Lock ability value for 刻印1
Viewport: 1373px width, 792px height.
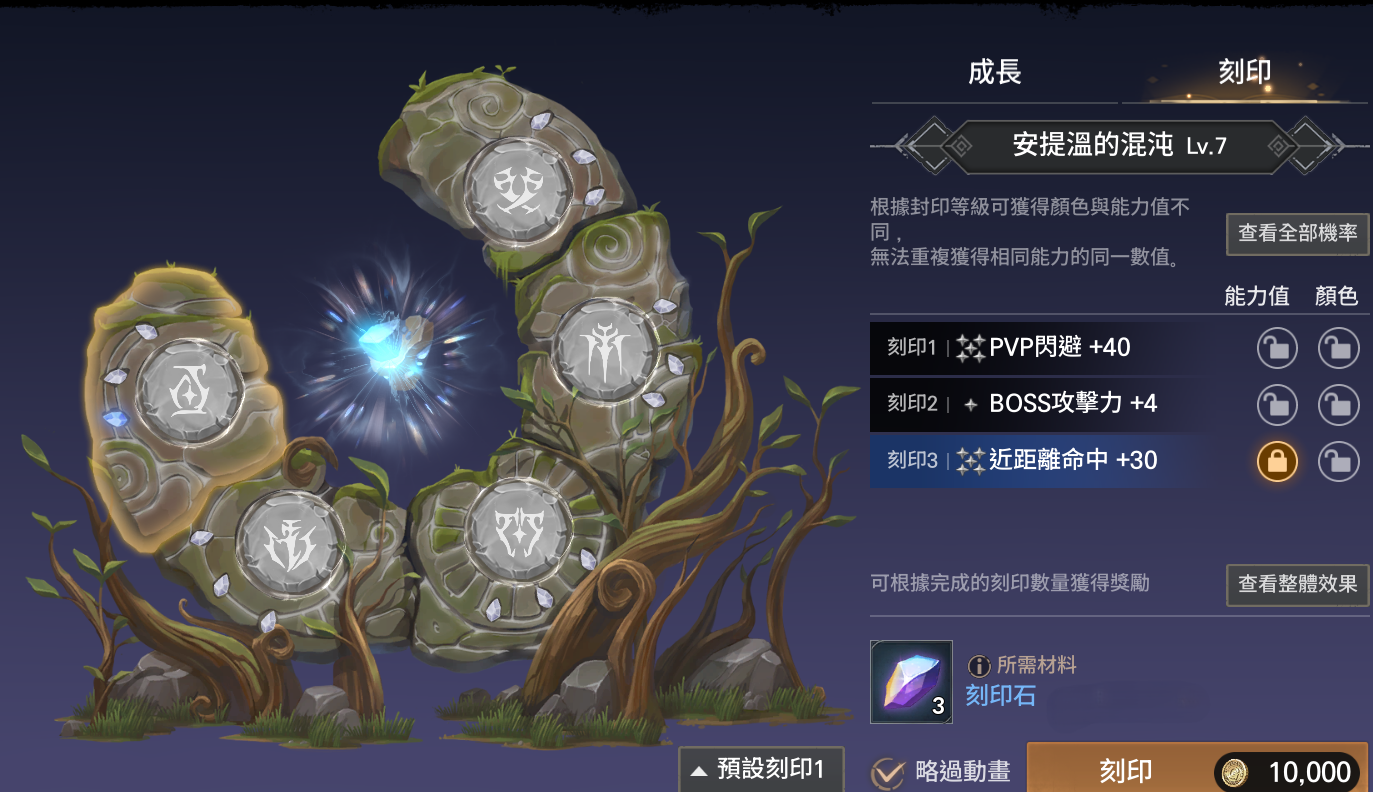pos(1277,349)
